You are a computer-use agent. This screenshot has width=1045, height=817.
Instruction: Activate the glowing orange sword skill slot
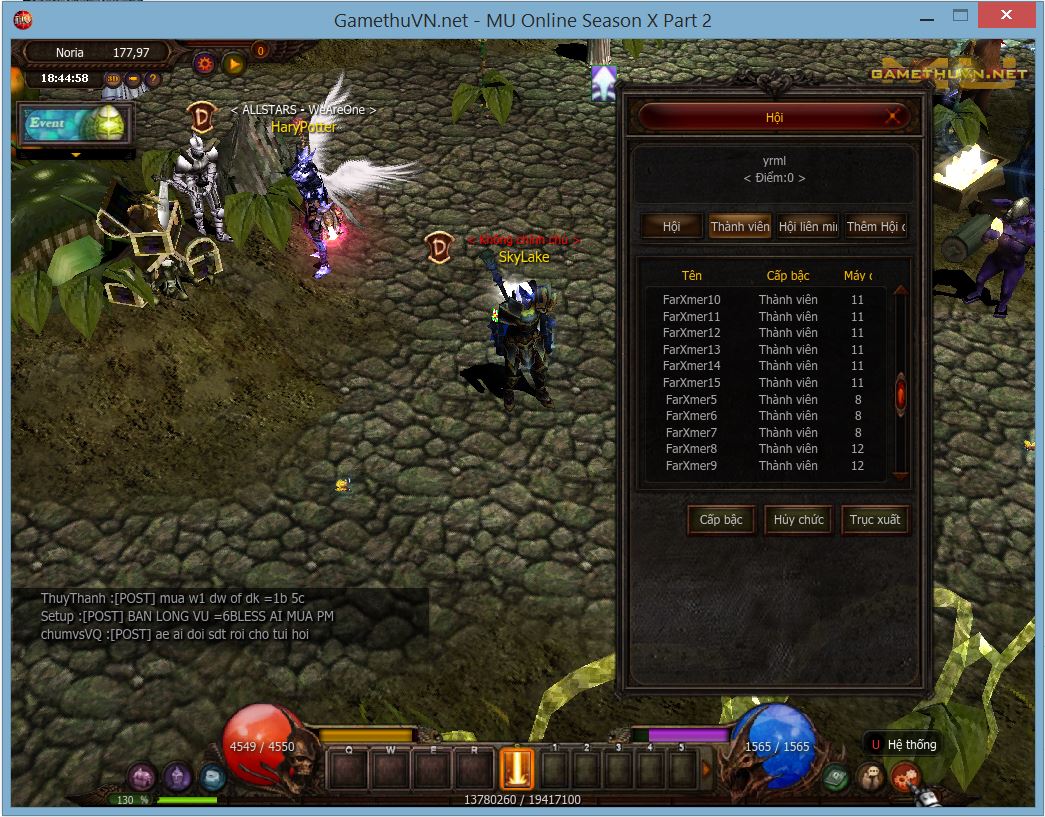click(517, 770)
